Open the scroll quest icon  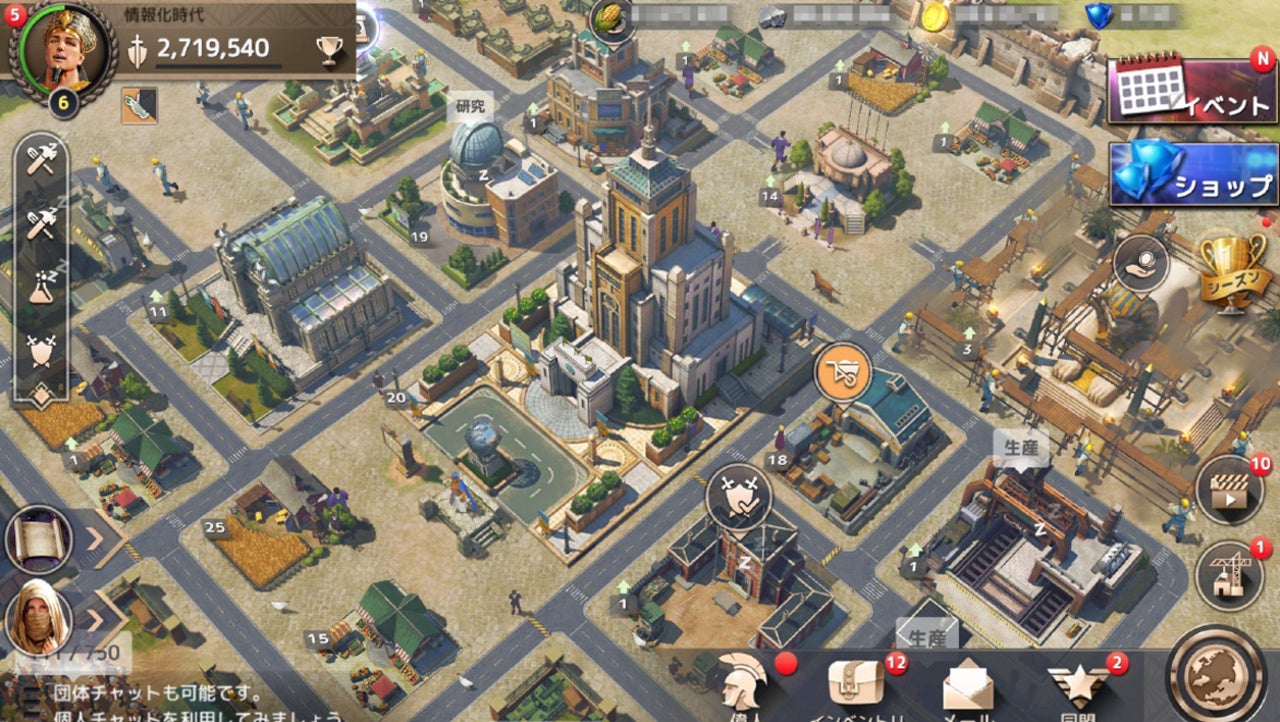point(39,539)
